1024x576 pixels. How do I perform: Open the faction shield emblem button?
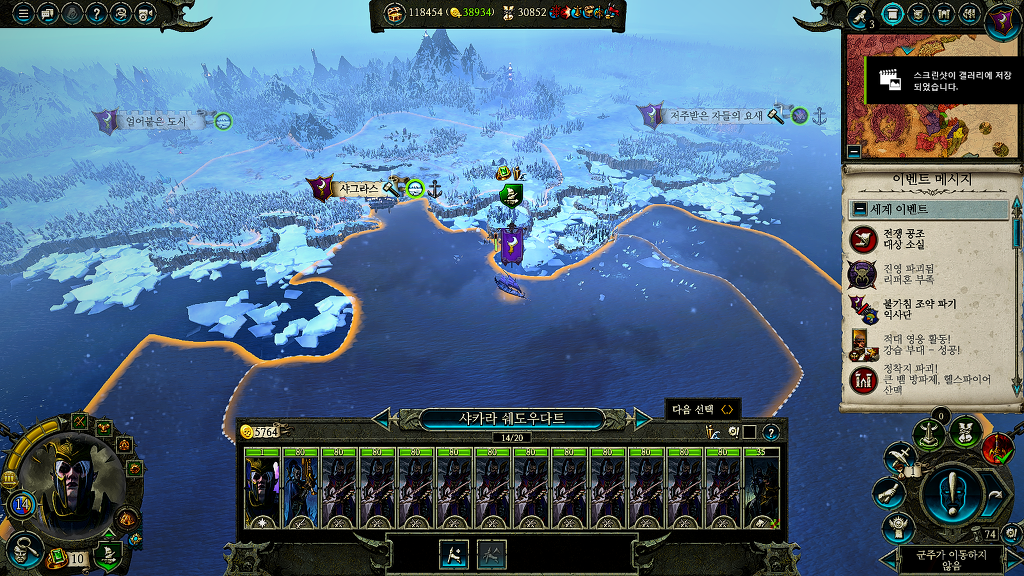pos(1003,17)
